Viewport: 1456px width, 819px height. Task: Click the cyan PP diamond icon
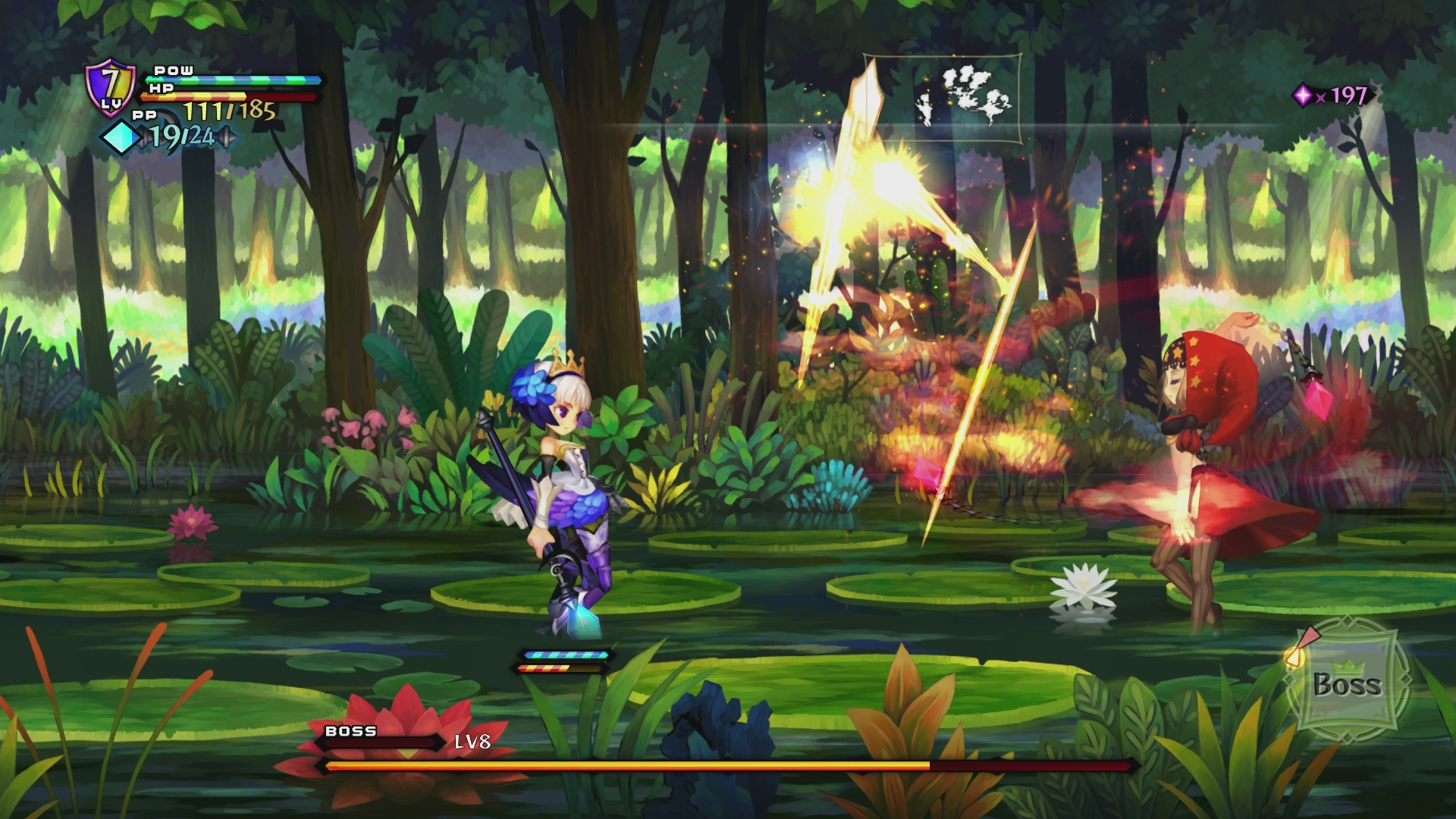(120, 136)
